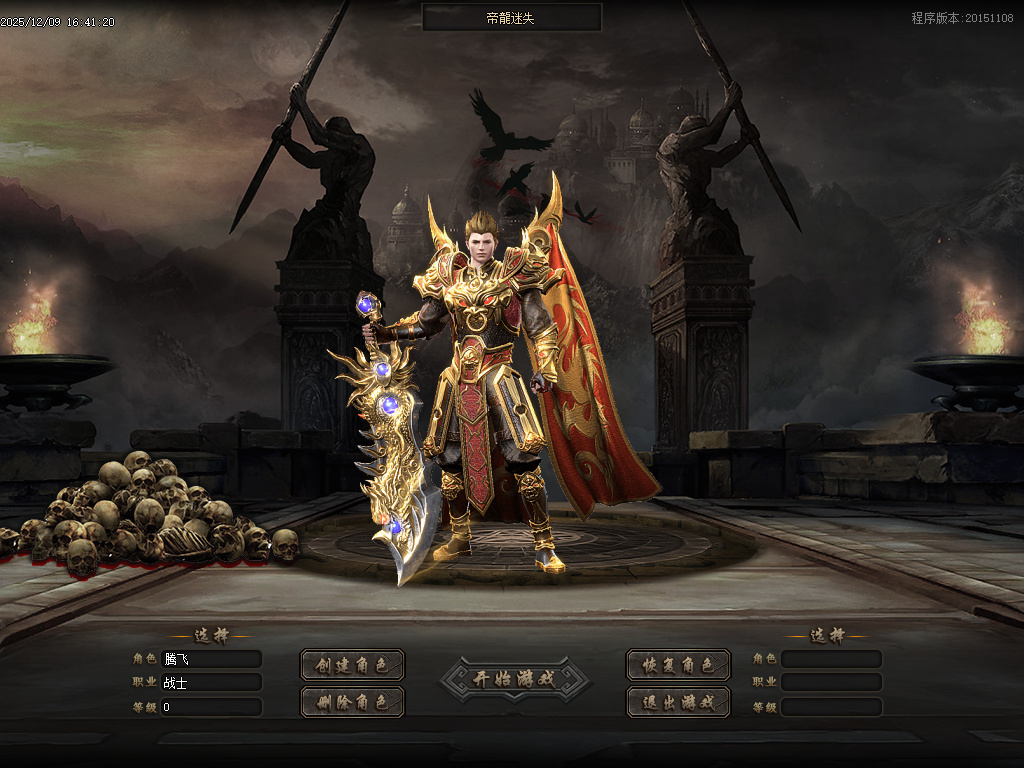Delete the character via 删除角色
Screen dimensions: 1024x768
(352, 702)
